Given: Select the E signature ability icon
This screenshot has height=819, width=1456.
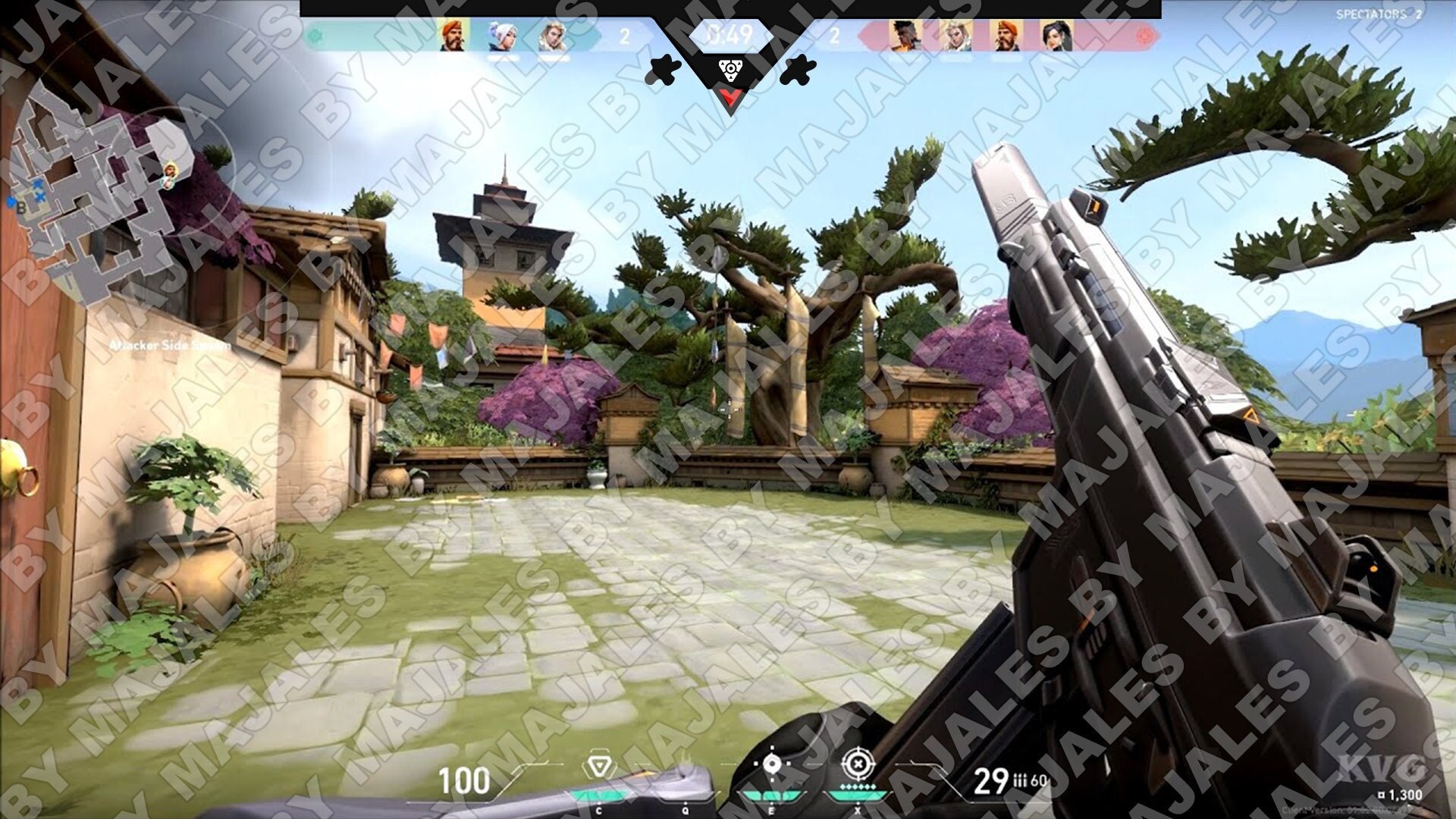Looking at the screenshot, I should [772, 764].
